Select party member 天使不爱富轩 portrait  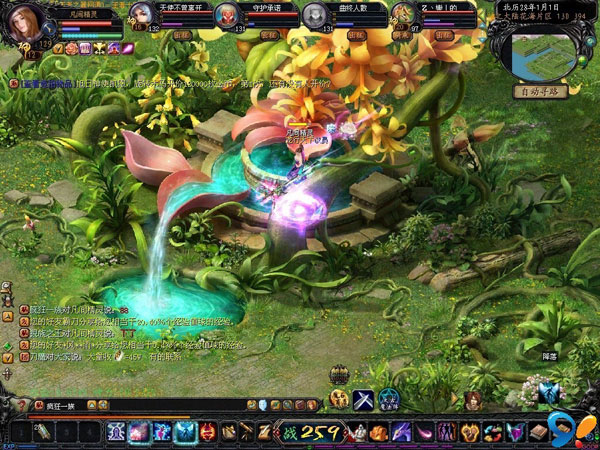tap(143, 15)
